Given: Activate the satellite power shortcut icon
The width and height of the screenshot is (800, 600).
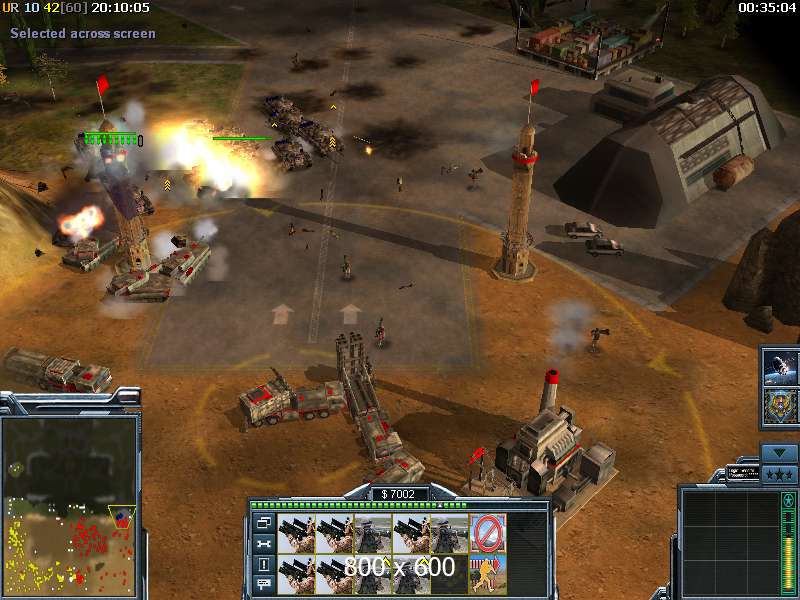Looking at the screenshot, I should pos(780,367).
